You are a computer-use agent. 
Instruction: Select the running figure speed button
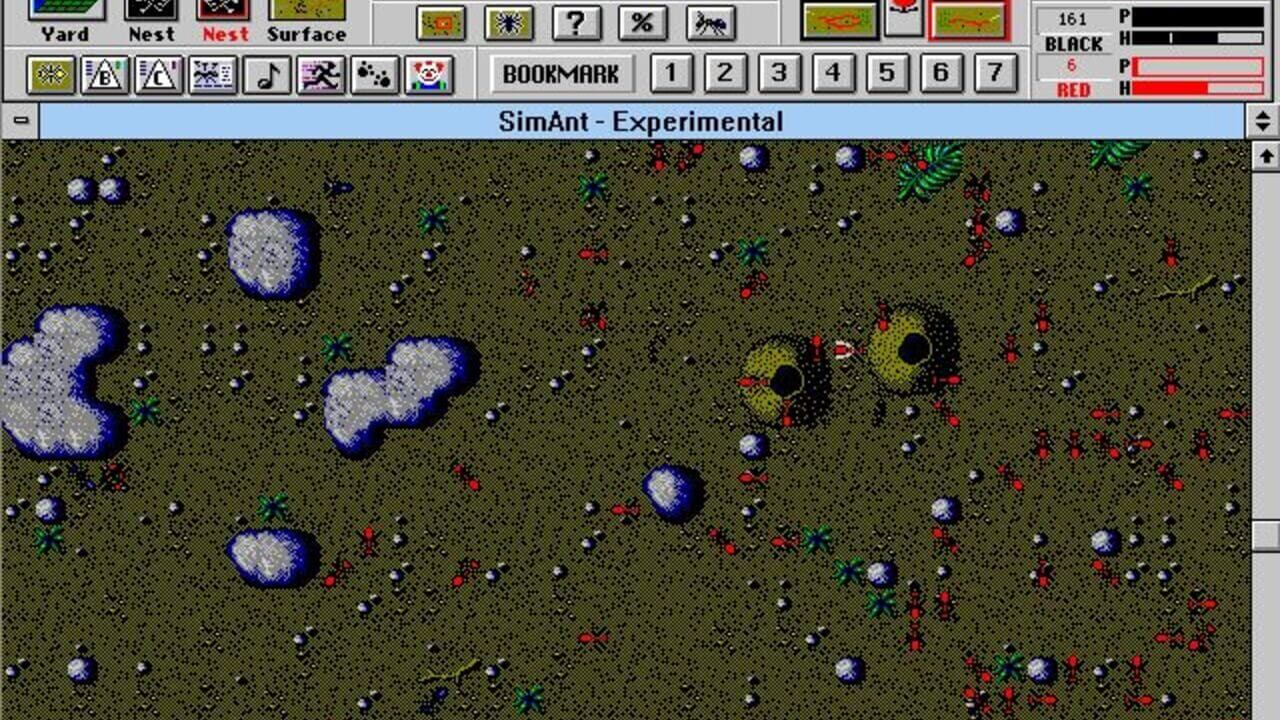tap(320, 75)
